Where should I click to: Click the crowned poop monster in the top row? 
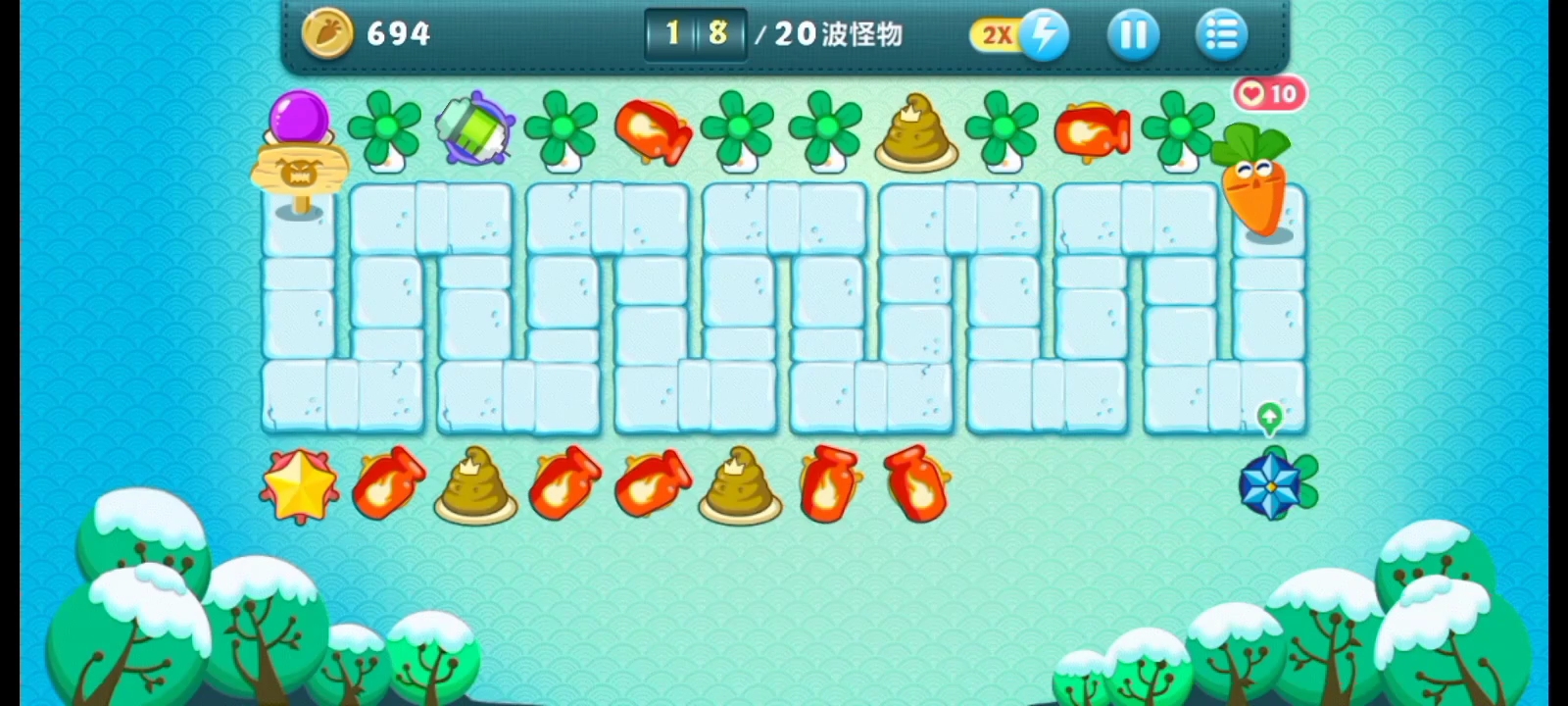pyautogui.click(x=916, y=129)
